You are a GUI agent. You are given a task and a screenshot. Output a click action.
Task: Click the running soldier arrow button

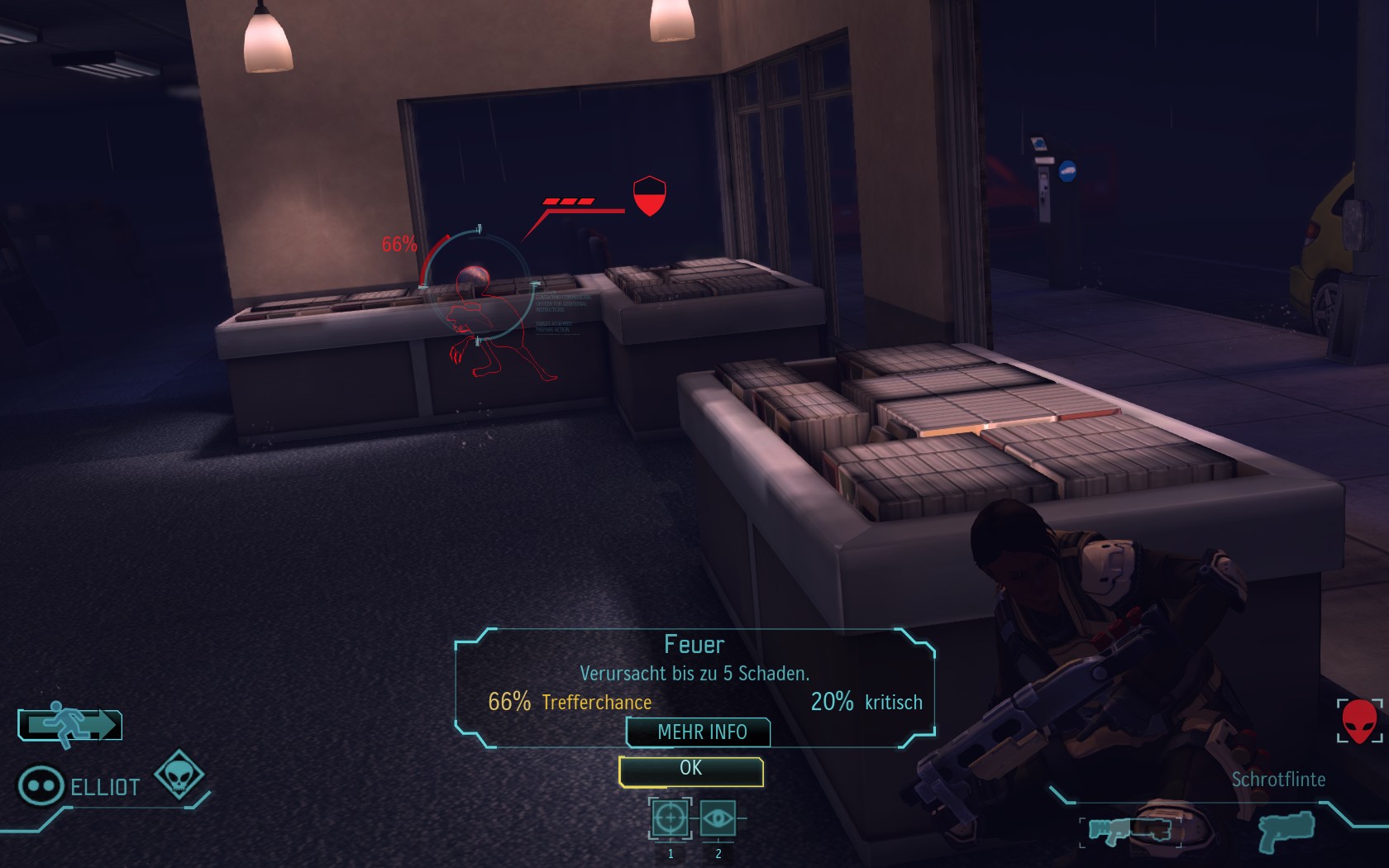[70, 724]
